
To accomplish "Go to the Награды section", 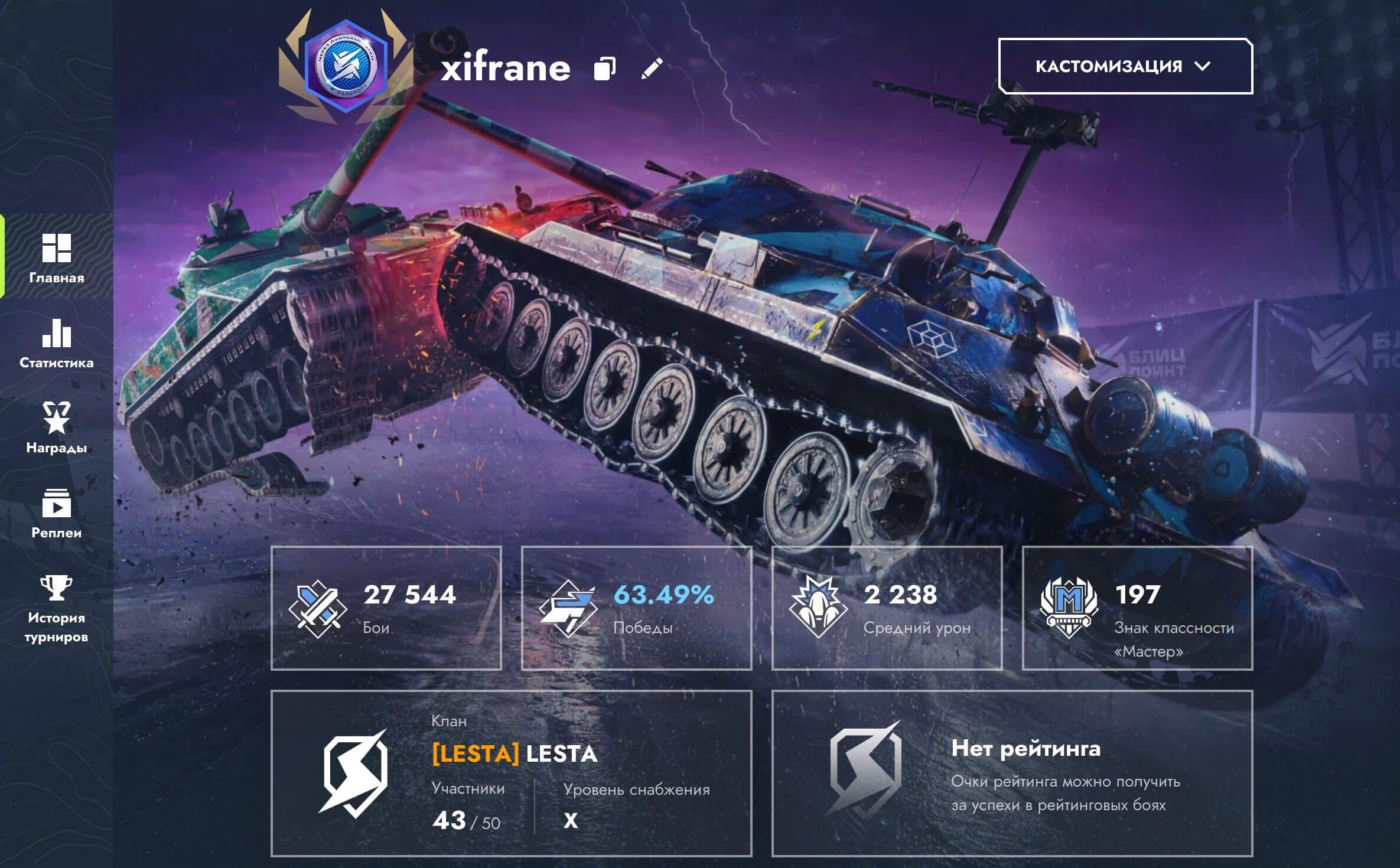I will tap(57, 428).
